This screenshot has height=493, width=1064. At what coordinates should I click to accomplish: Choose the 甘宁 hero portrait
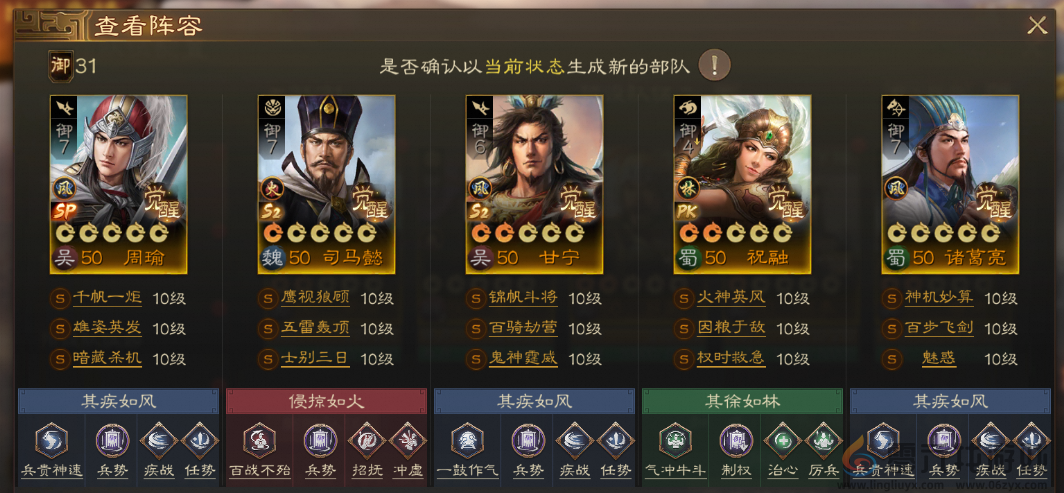coord(534,183)
